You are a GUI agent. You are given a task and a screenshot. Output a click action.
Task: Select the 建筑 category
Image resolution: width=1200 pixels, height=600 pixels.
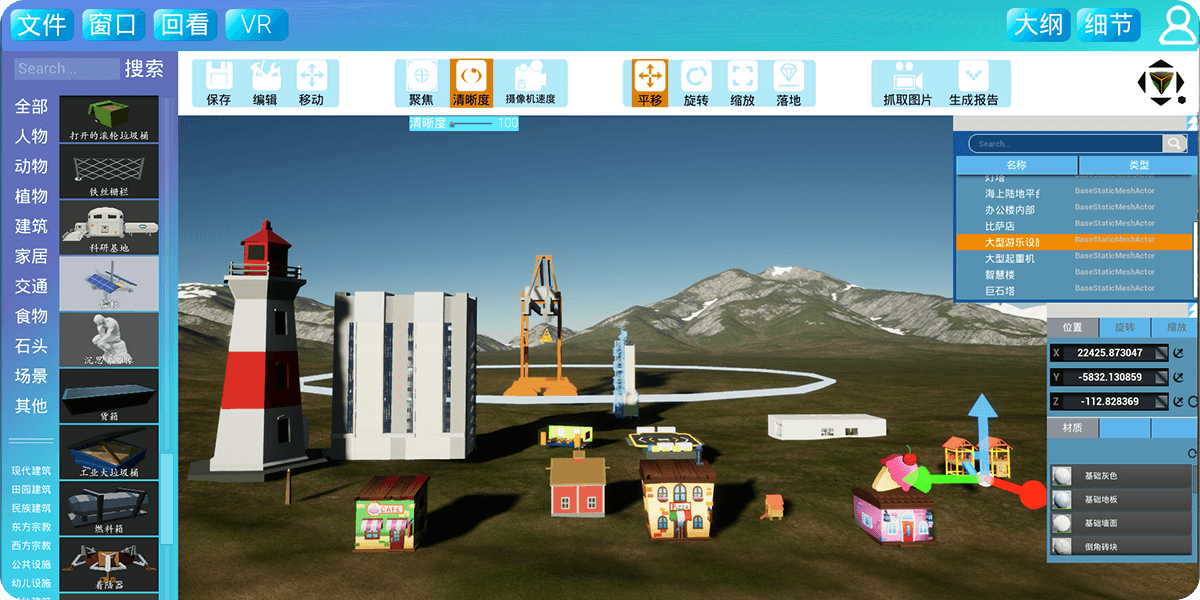31,226
